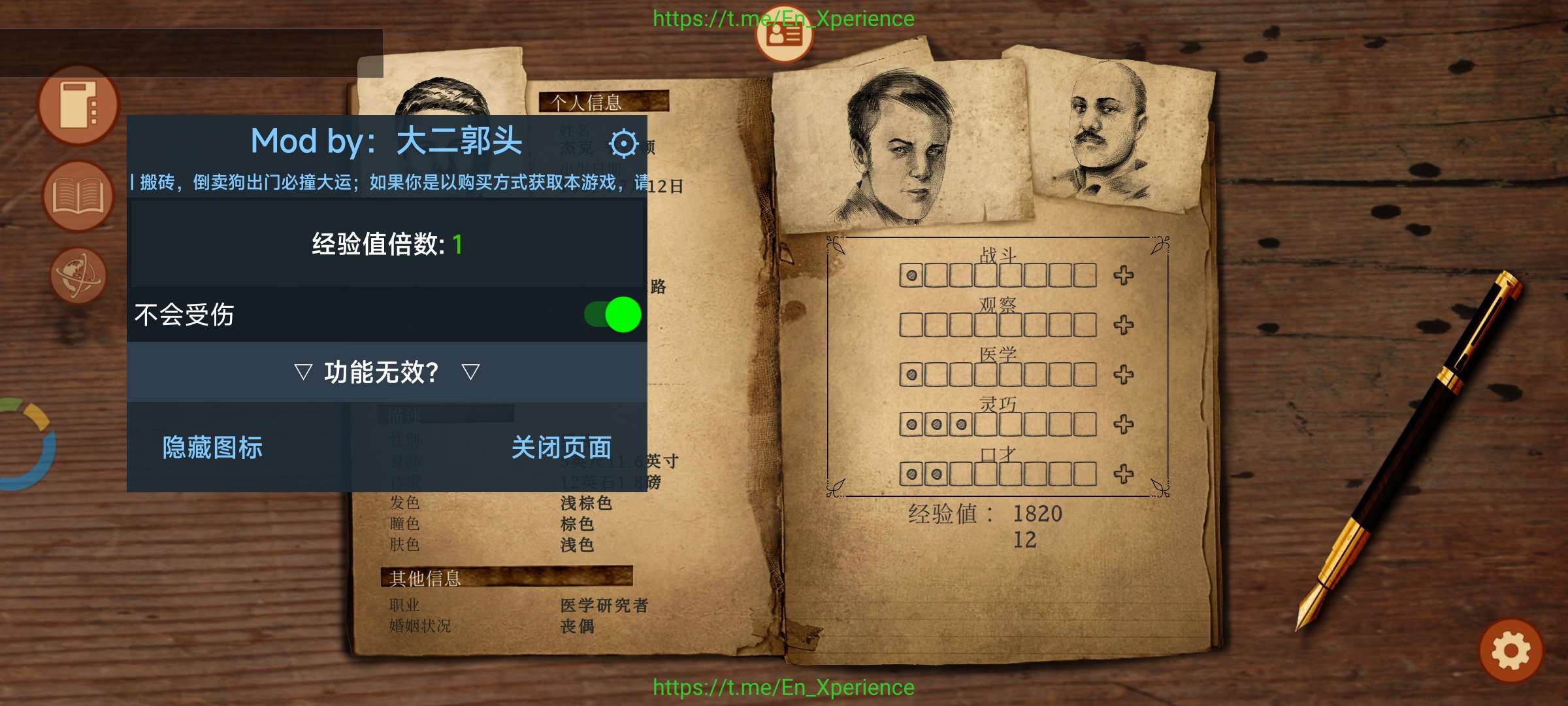Open mod settings via gear beside 大二郭头
1568x706 pixels.
(623, 143)
